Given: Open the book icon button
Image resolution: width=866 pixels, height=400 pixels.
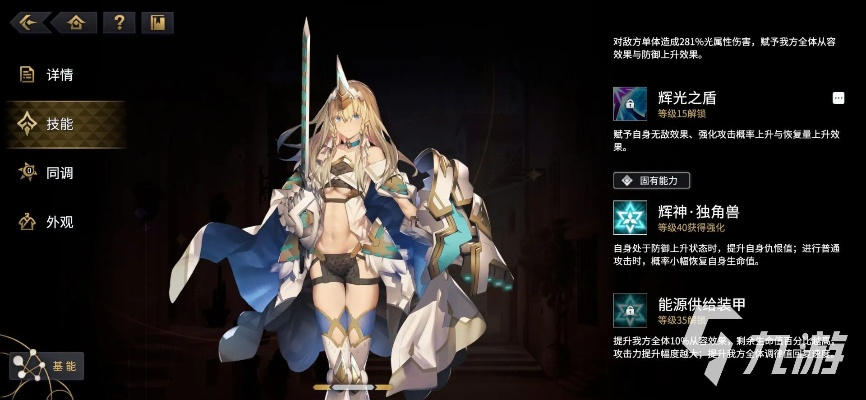Looking at the screenshot, I should pyautogui.click(x=157, y=22).
